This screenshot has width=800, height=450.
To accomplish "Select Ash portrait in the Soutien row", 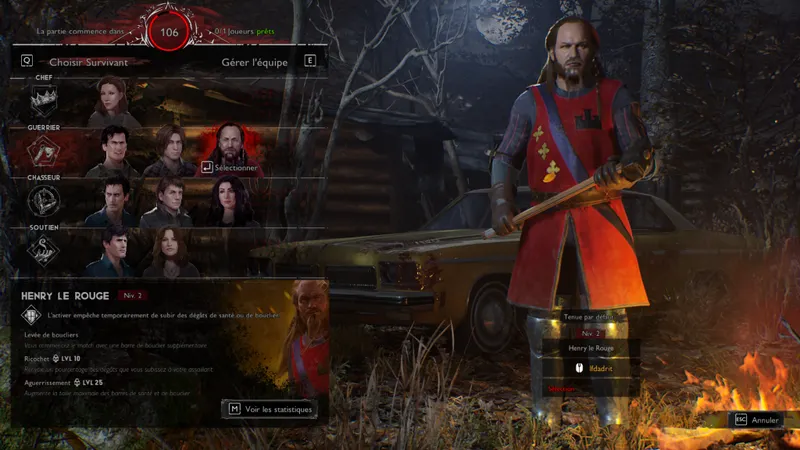I will 113,251.
